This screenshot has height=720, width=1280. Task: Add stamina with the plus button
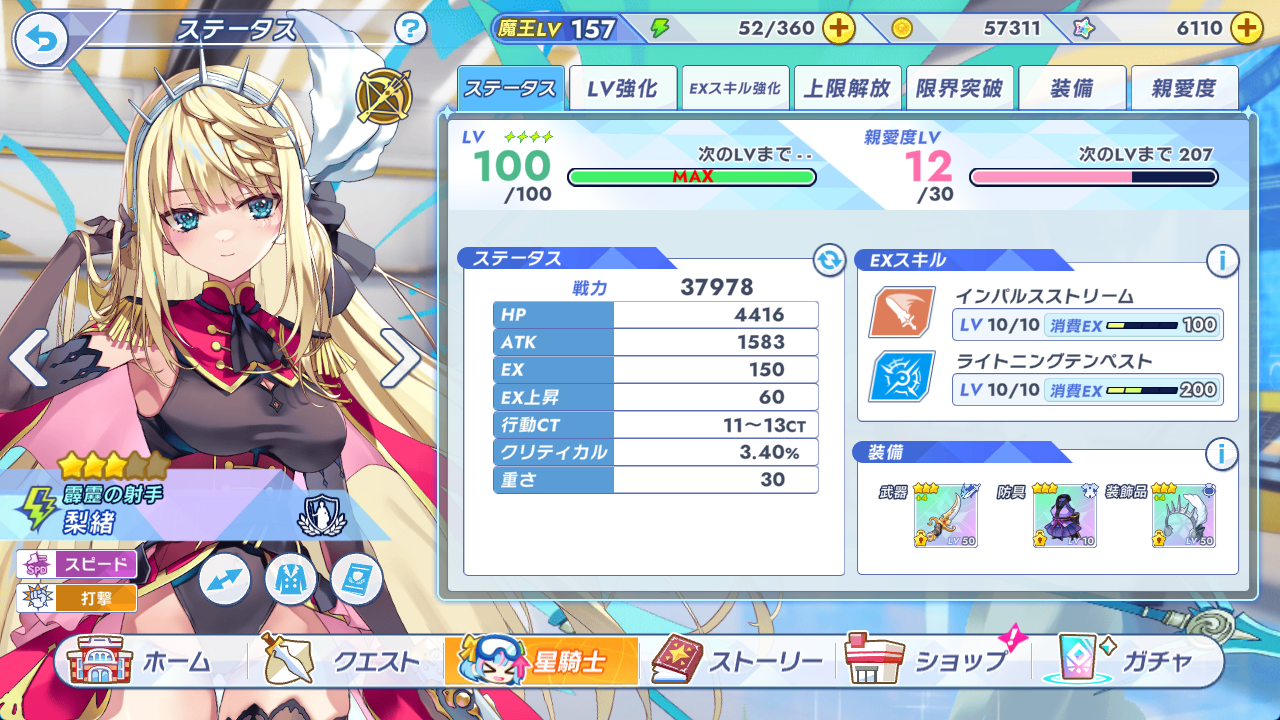838,28
